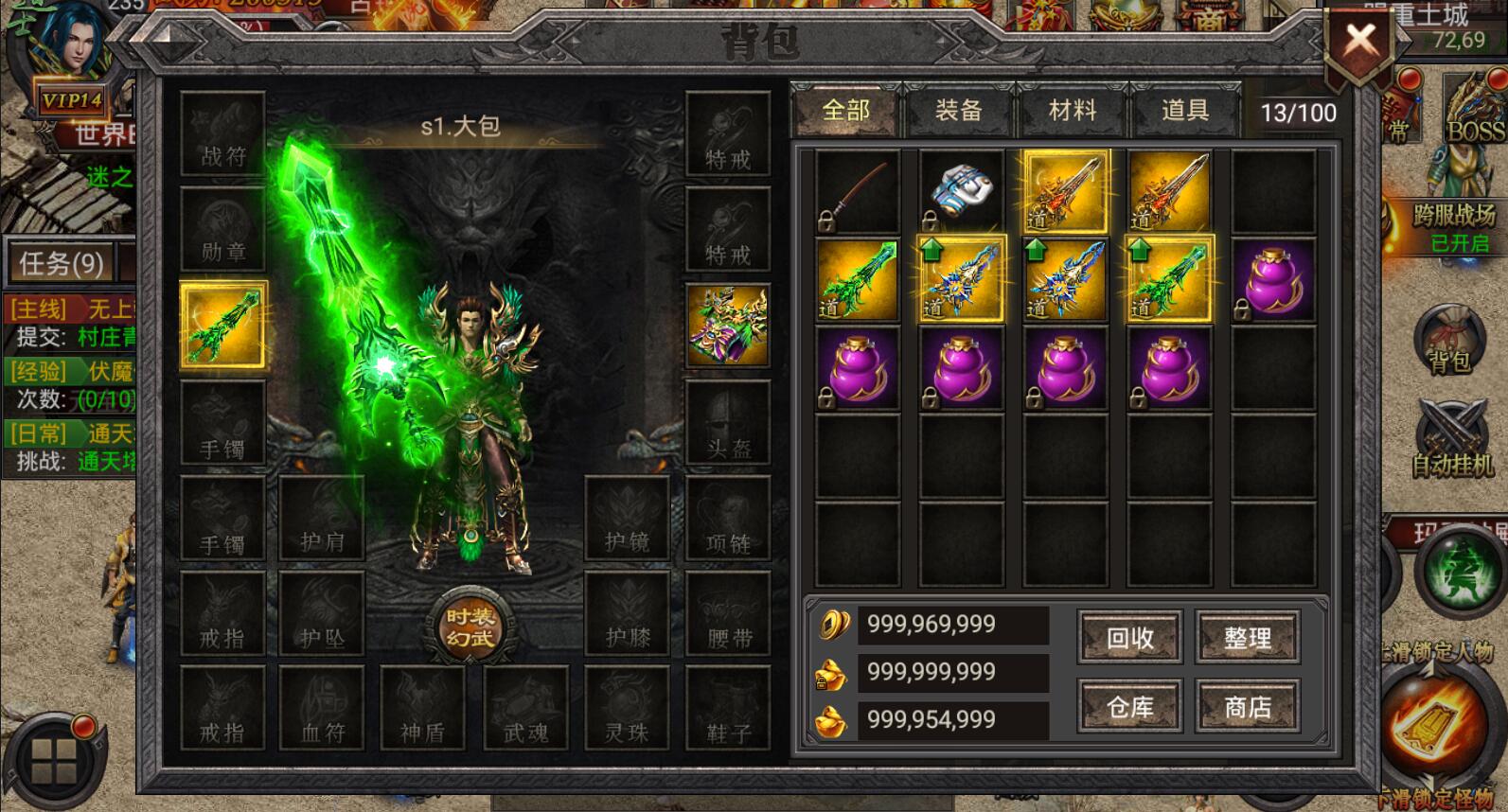The height and width of the screenshot is (812, 1508).
Task: Open the 商店 shop
Action: pos(1247,707)
